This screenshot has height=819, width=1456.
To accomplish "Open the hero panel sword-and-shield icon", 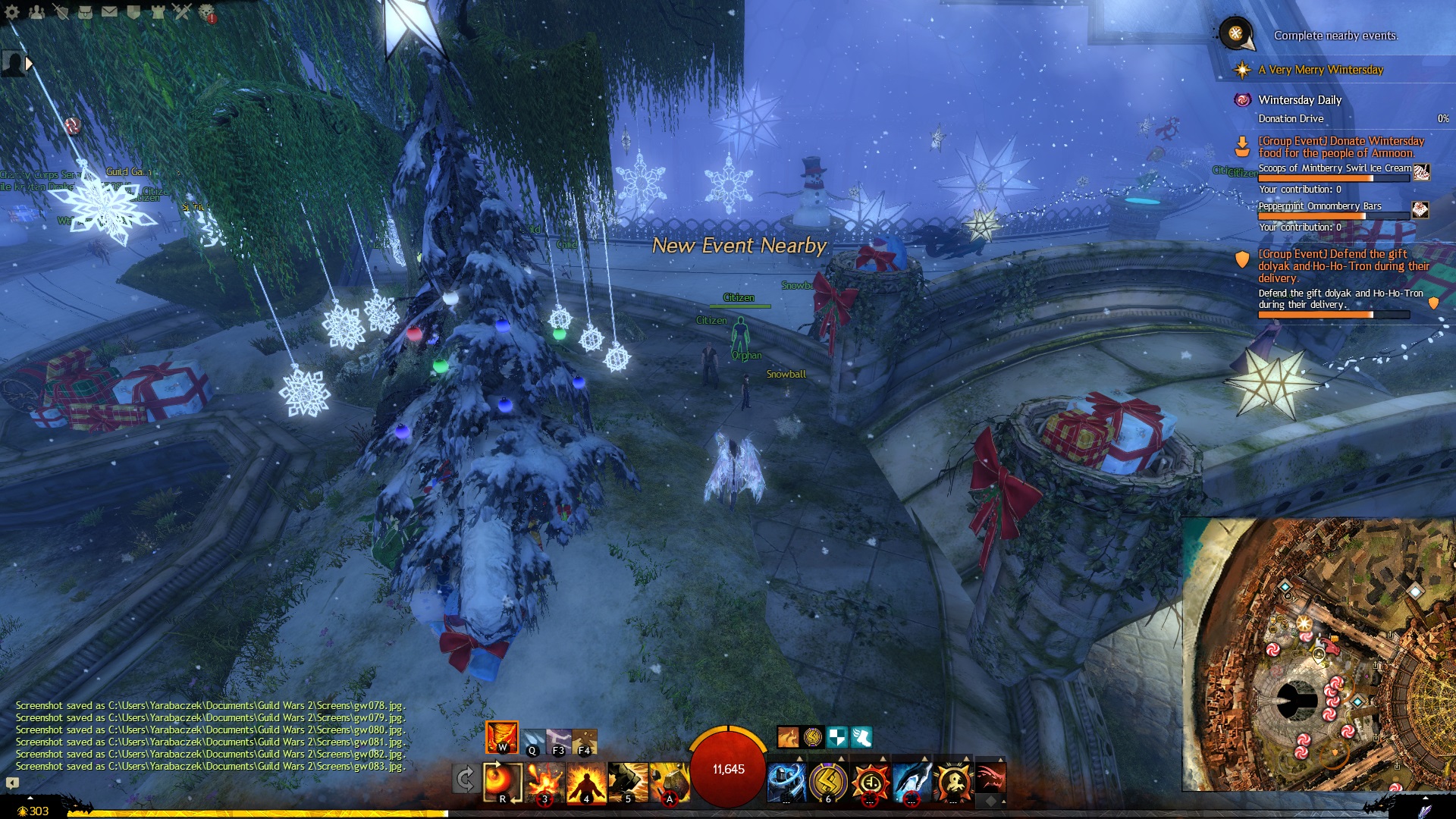I will point(61,11).
